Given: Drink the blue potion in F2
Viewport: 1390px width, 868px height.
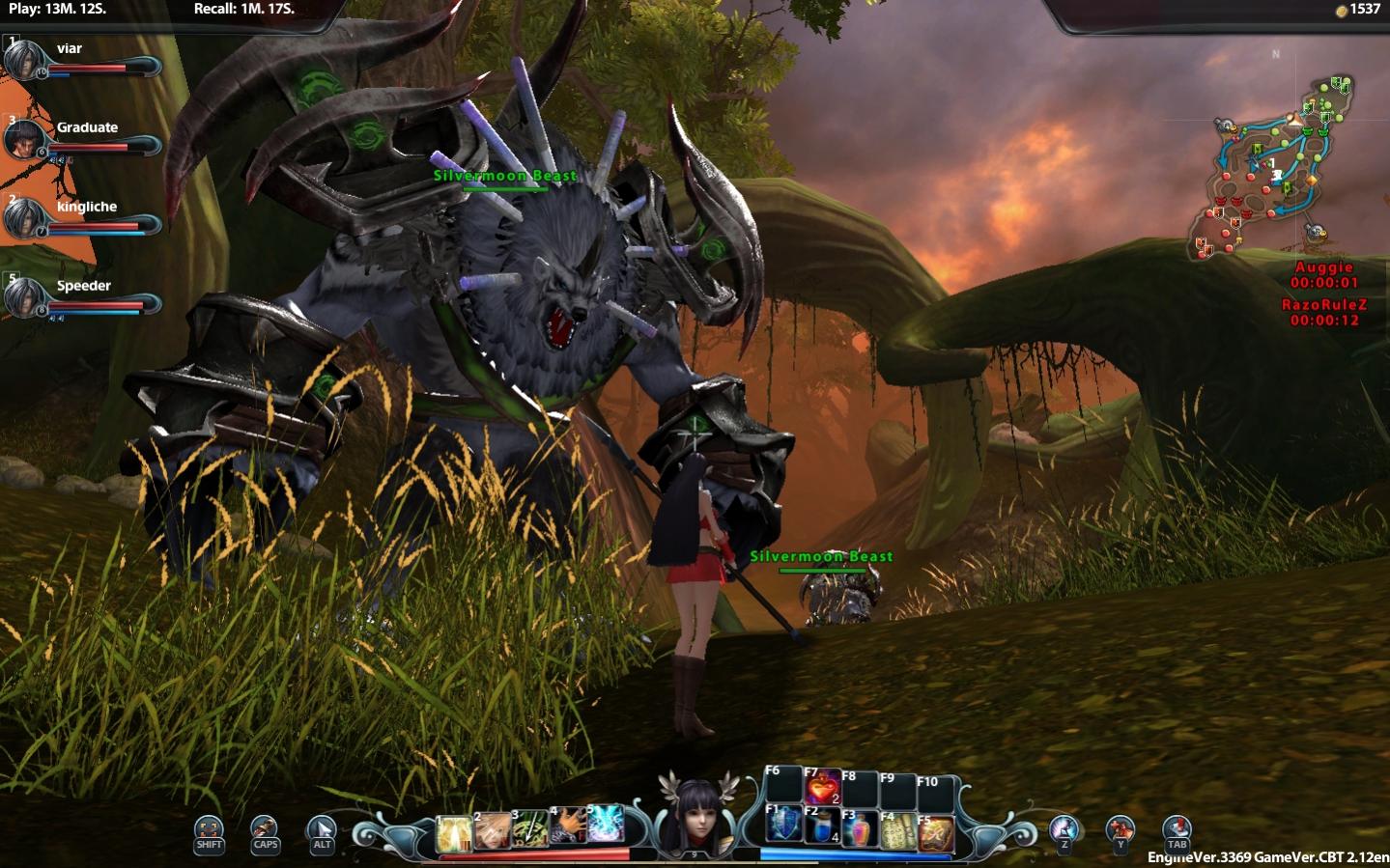Looking at the screenshot, I should (x=822, y=827).
